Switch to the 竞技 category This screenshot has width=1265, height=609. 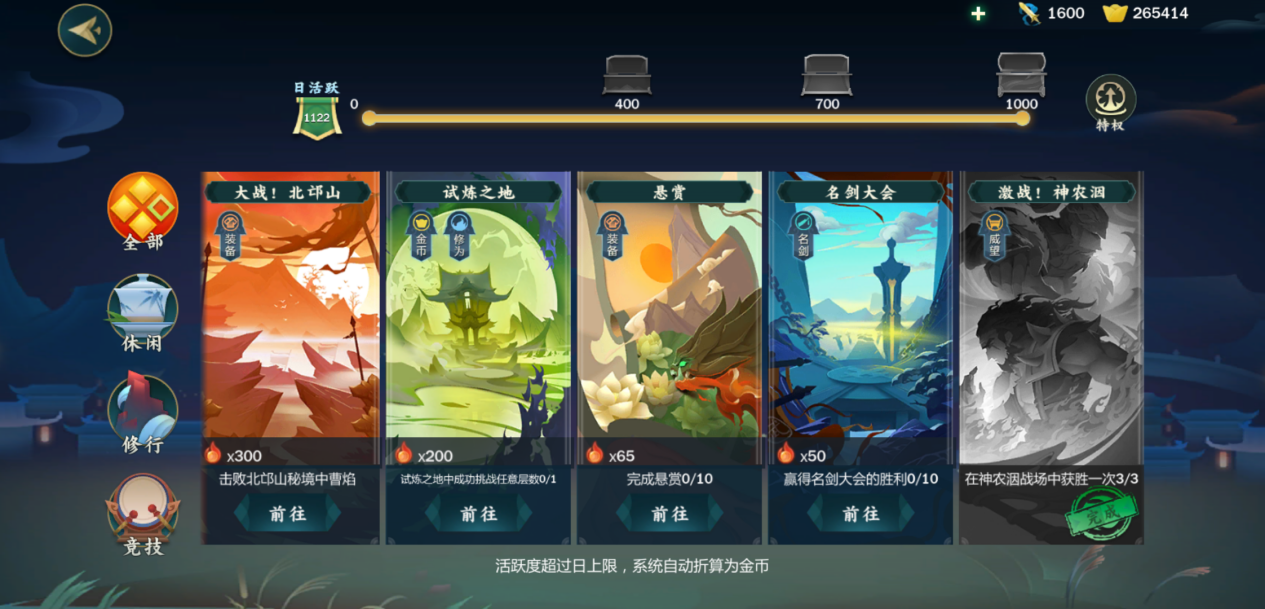click(x=142, y=515)
